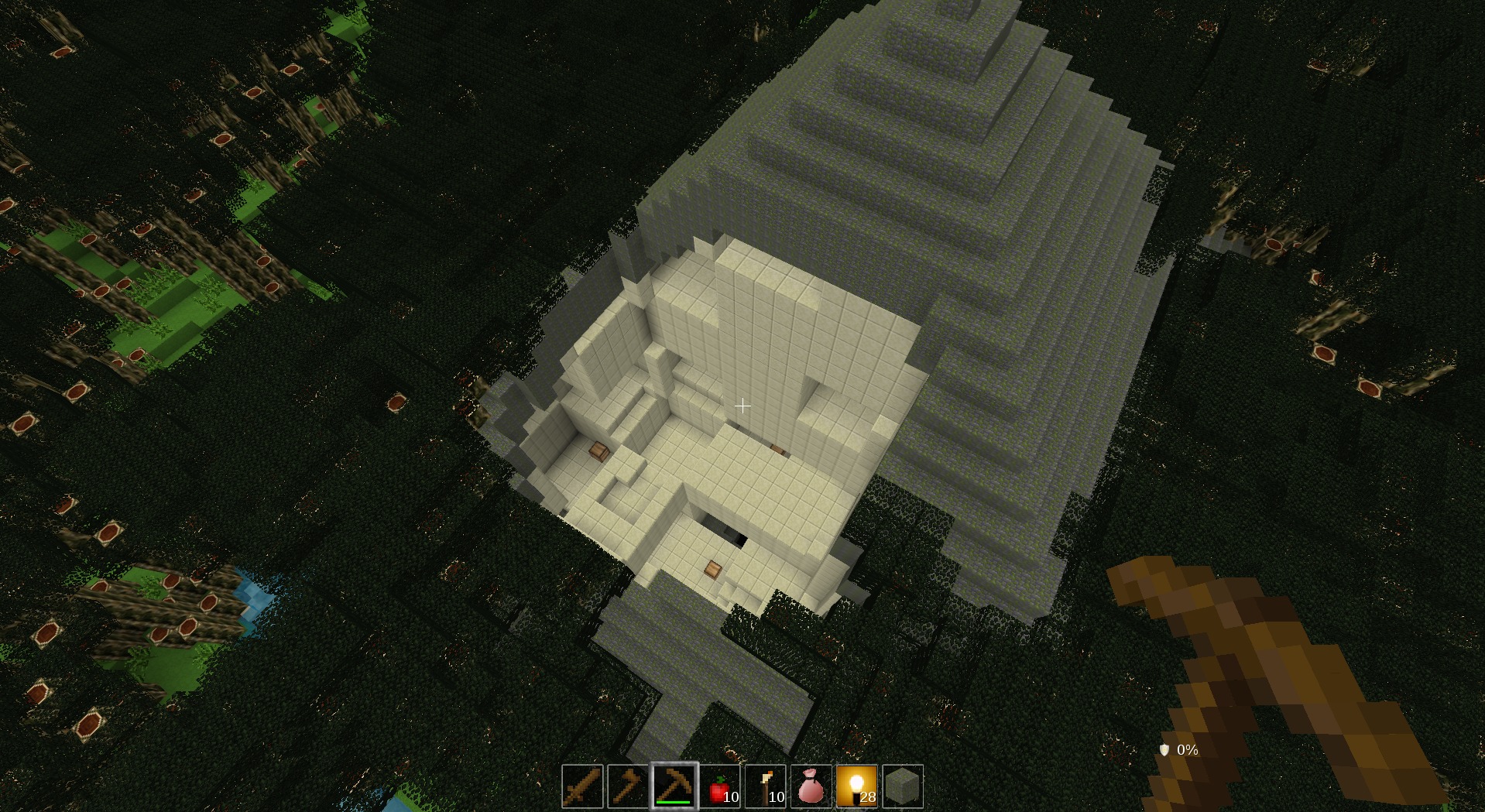Pick the pink bag item slot
The image size is (1485, 812).
811,786
